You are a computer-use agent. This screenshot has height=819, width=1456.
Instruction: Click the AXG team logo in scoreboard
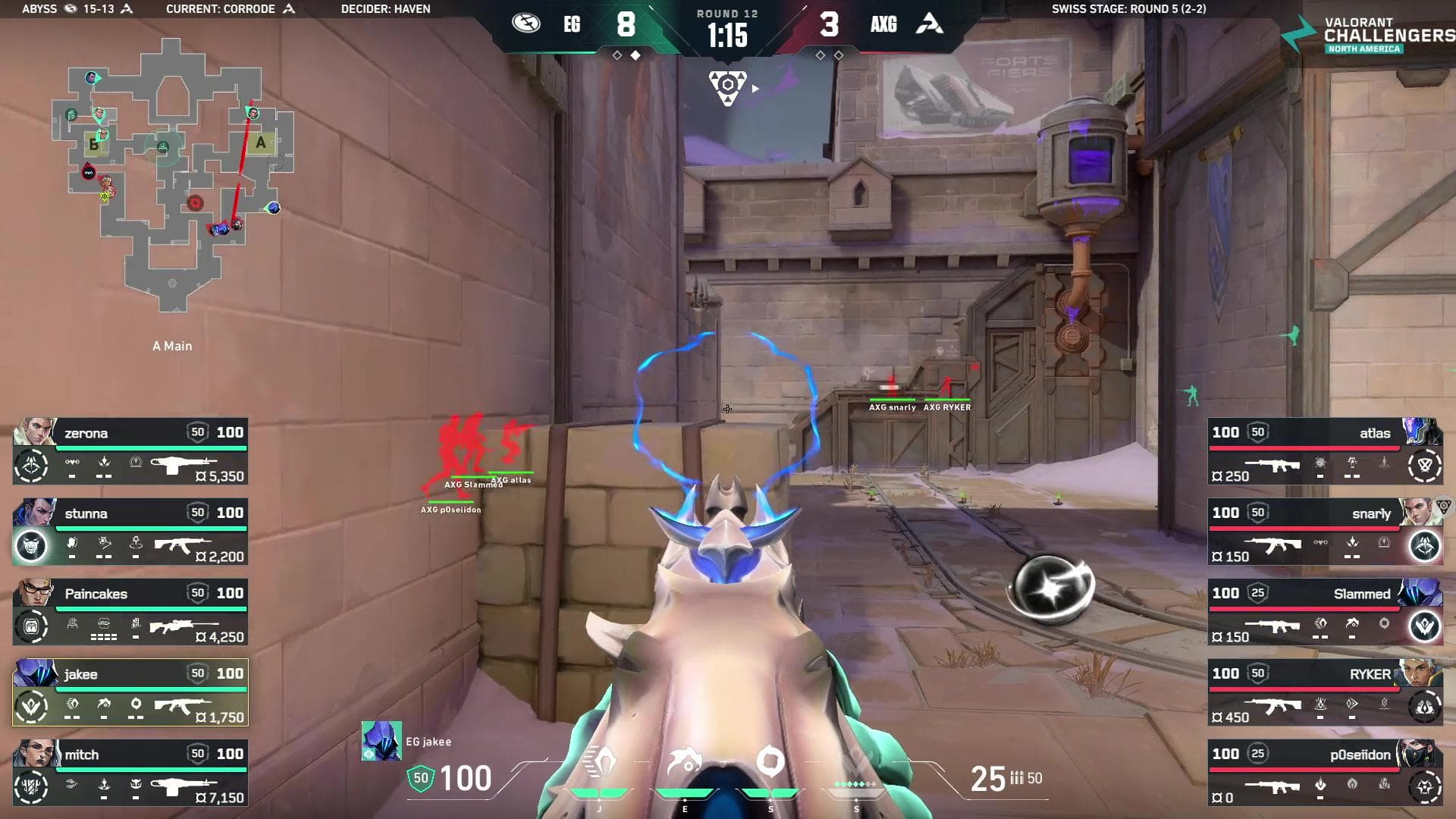[x=930, y=24]
